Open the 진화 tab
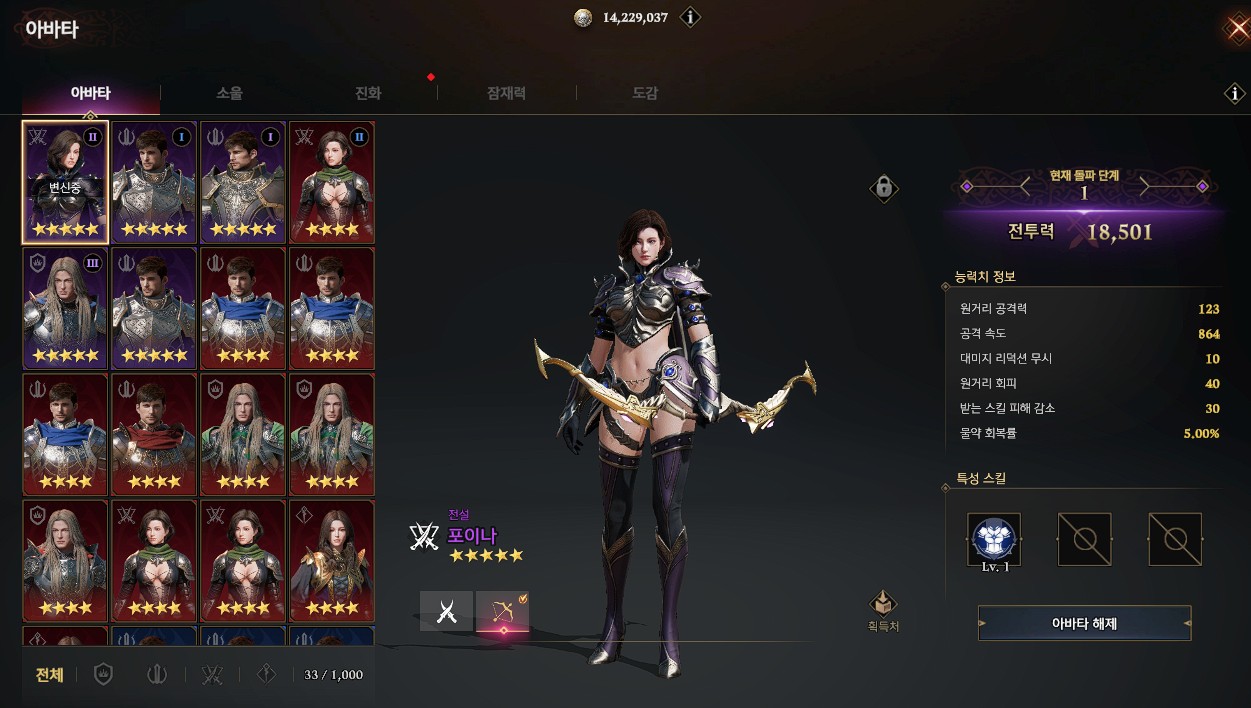1251x708 pixels. click(x=368, y=94)
